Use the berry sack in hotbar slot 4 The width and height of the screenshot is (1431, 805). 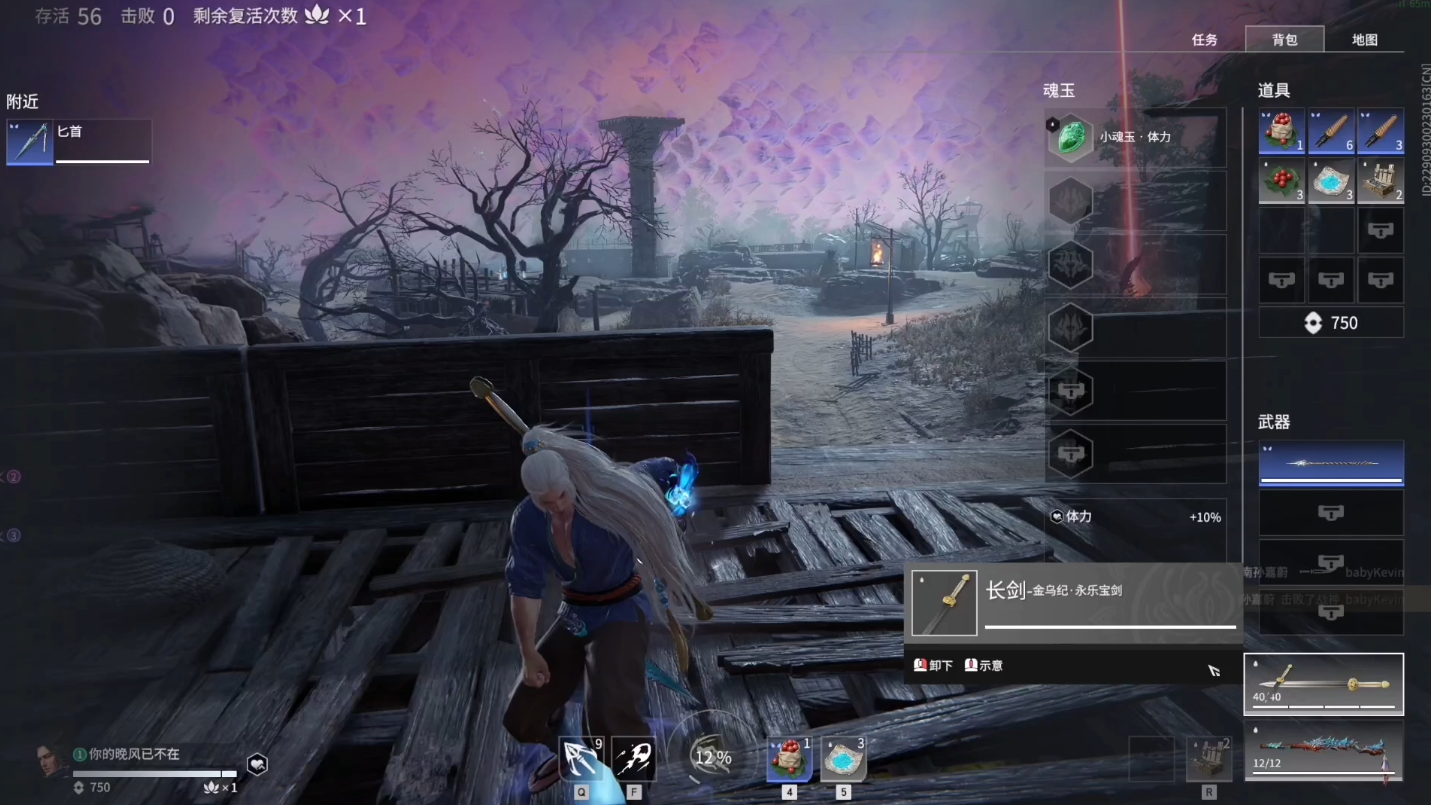point(789,759)
